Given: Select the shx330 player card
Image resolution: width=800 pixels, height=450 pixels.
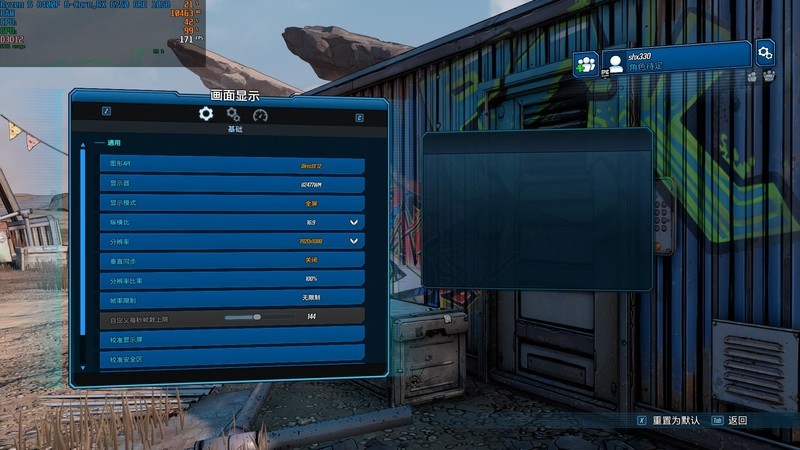Looking at the screenshot, I should (x=676, y=58).
